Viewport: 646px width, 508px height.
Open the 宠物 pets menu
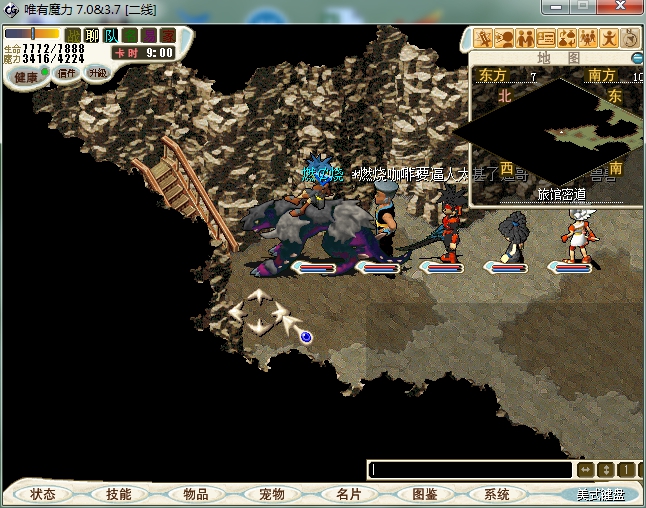tap(271, 494)
